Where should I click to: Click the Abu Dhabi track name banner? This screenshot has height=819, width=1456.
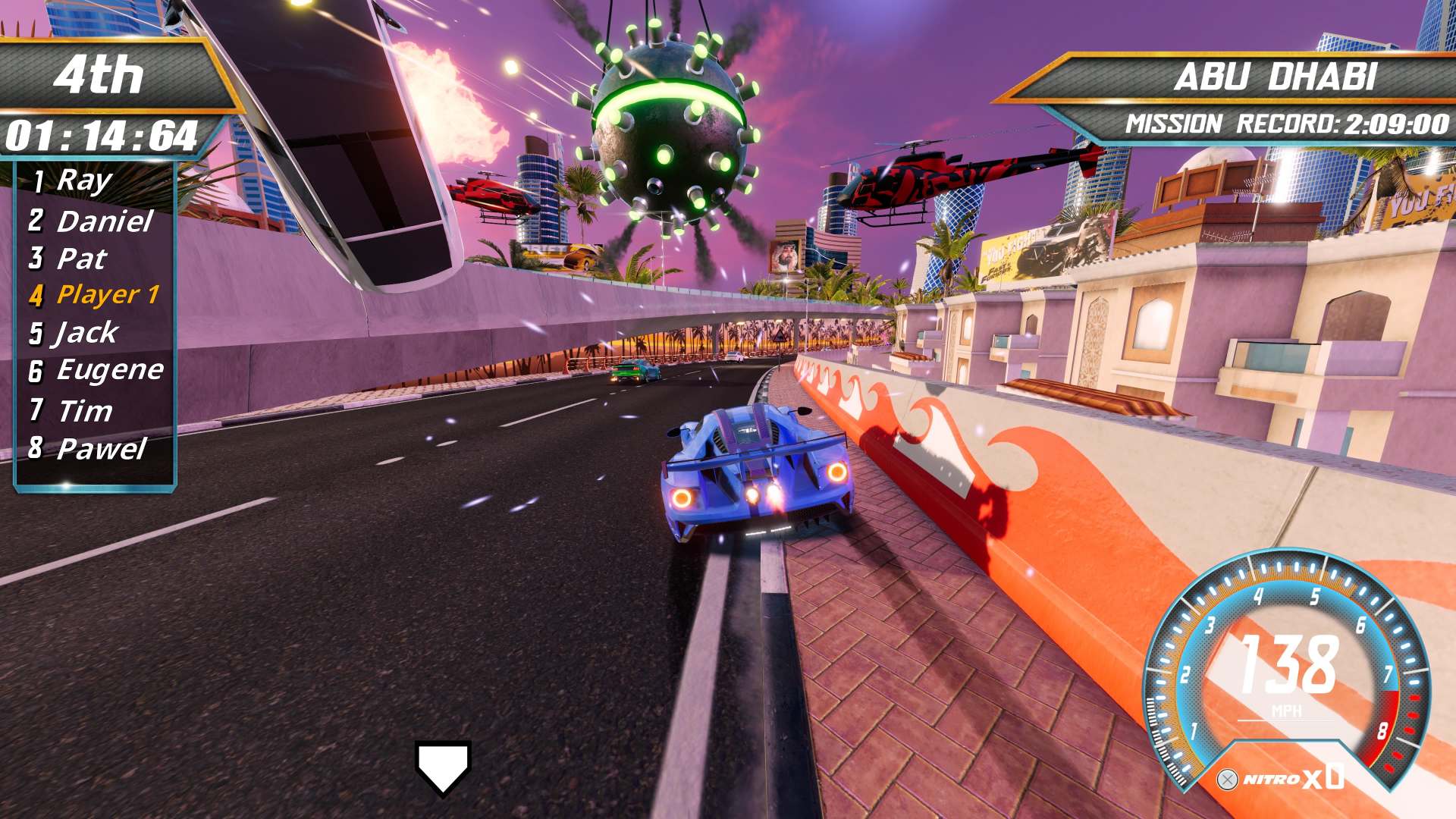1274,77
